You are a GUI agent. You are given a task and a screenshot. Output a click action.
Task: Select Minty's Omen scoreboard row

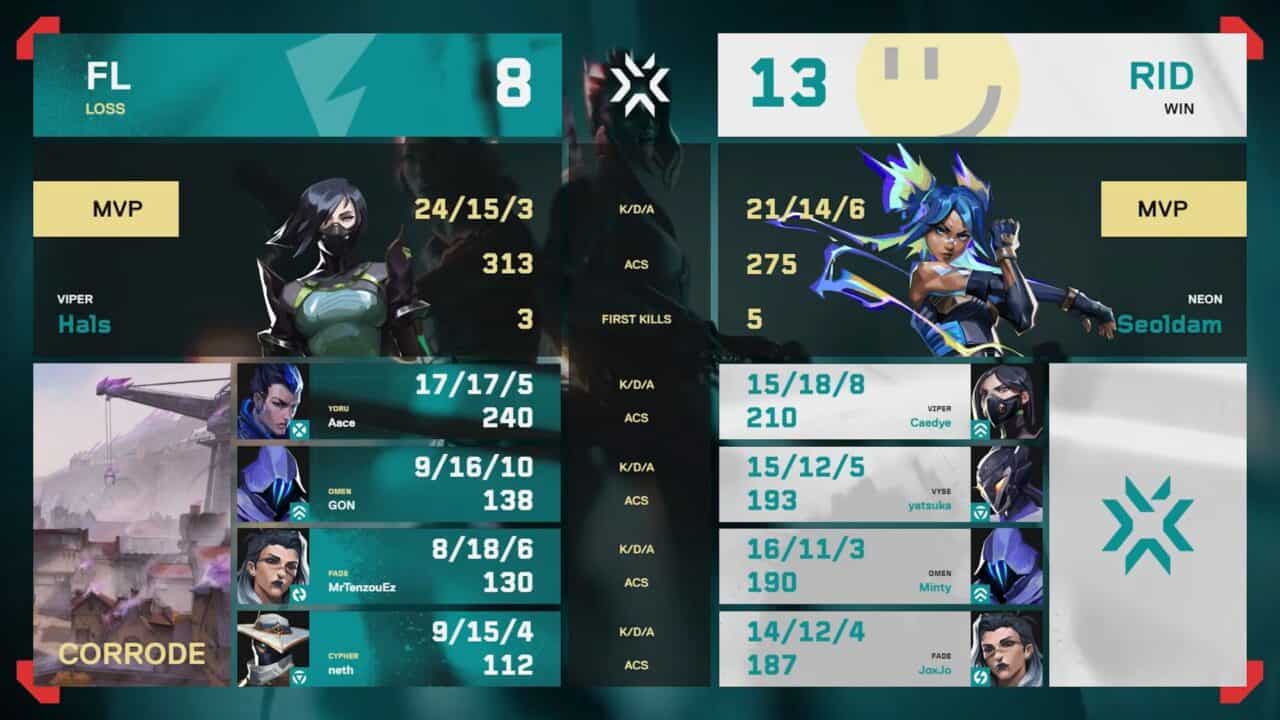pyautogui.click(x=880, y=566)
